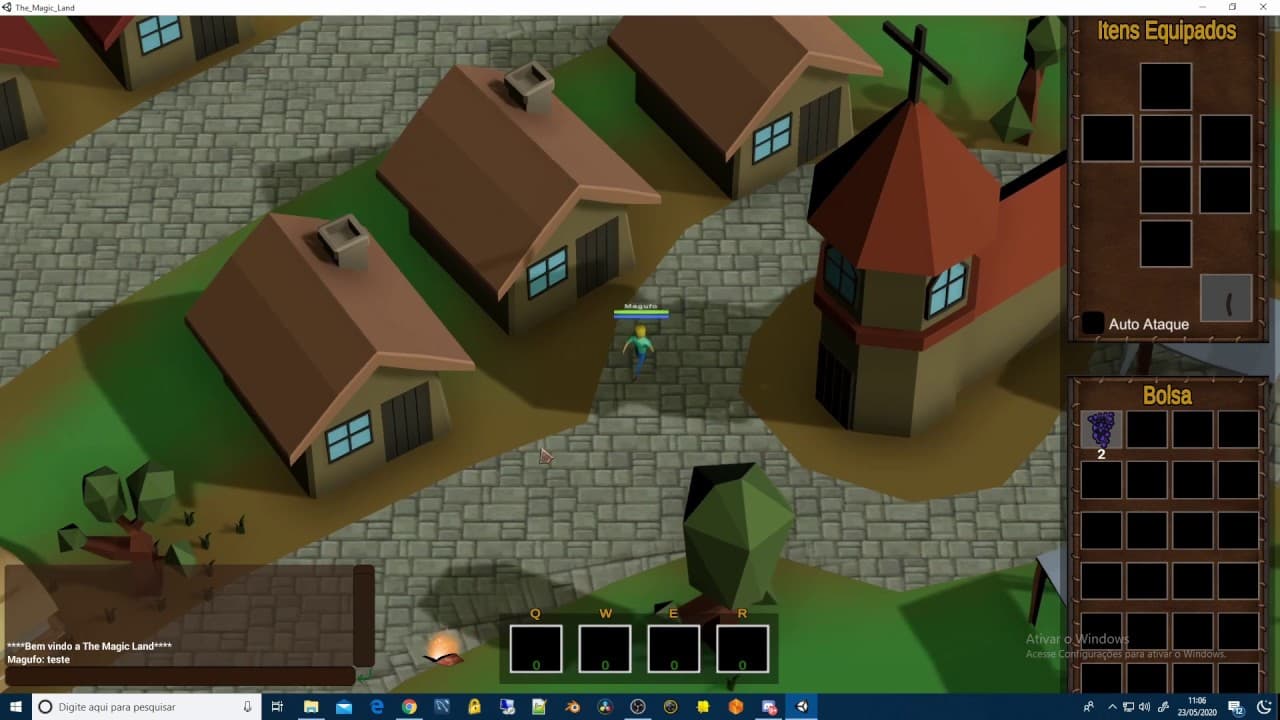Select the grapes item in the Bolsa

pos(1100,430)
